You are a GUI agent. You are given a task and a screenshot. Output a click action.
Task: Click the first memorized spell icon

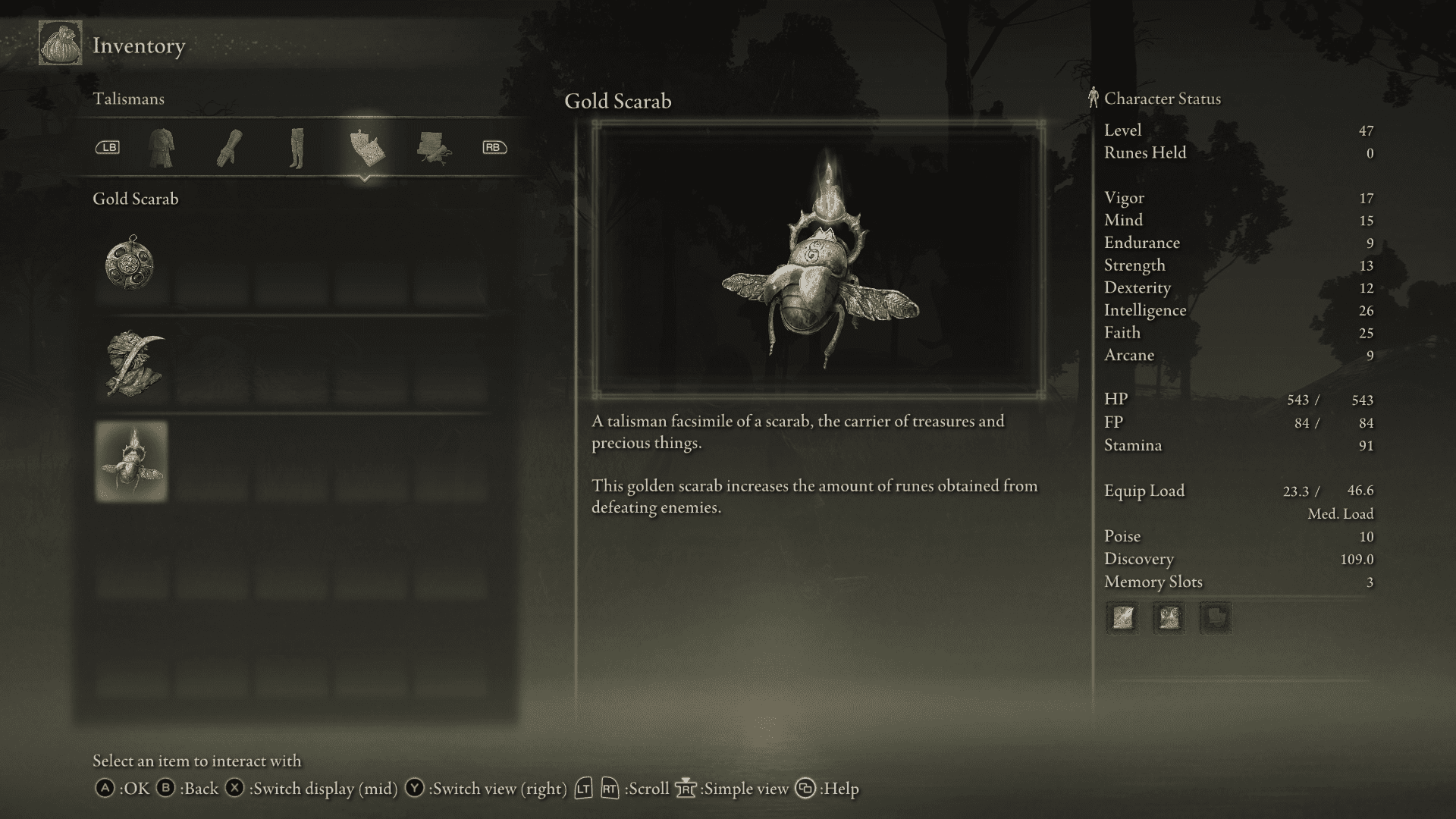click(x=1122, y=618)
